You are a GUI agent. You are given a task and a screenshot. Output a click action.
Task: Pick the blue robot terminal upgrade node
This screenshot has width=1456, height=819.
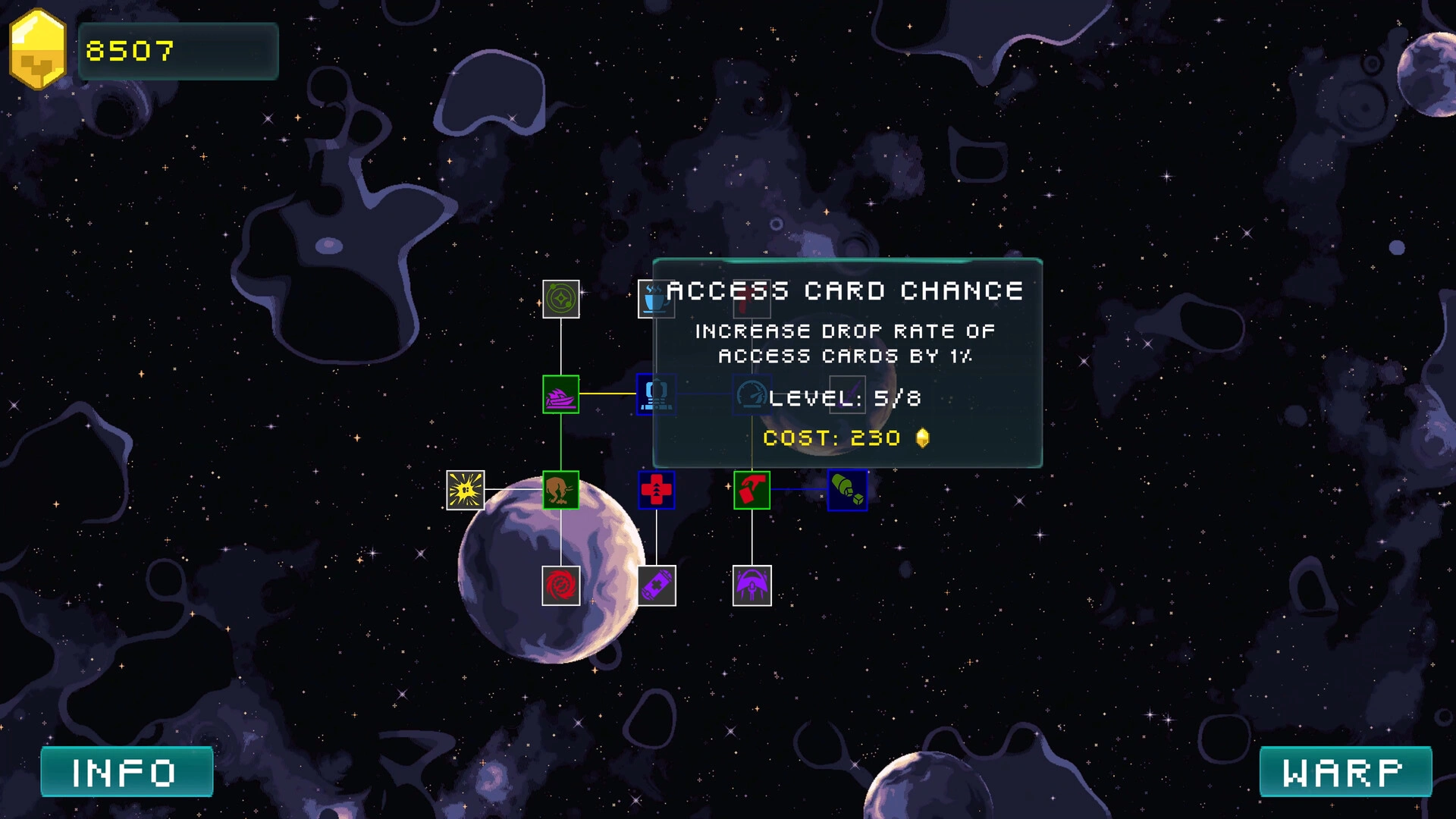tap(656, 394)
